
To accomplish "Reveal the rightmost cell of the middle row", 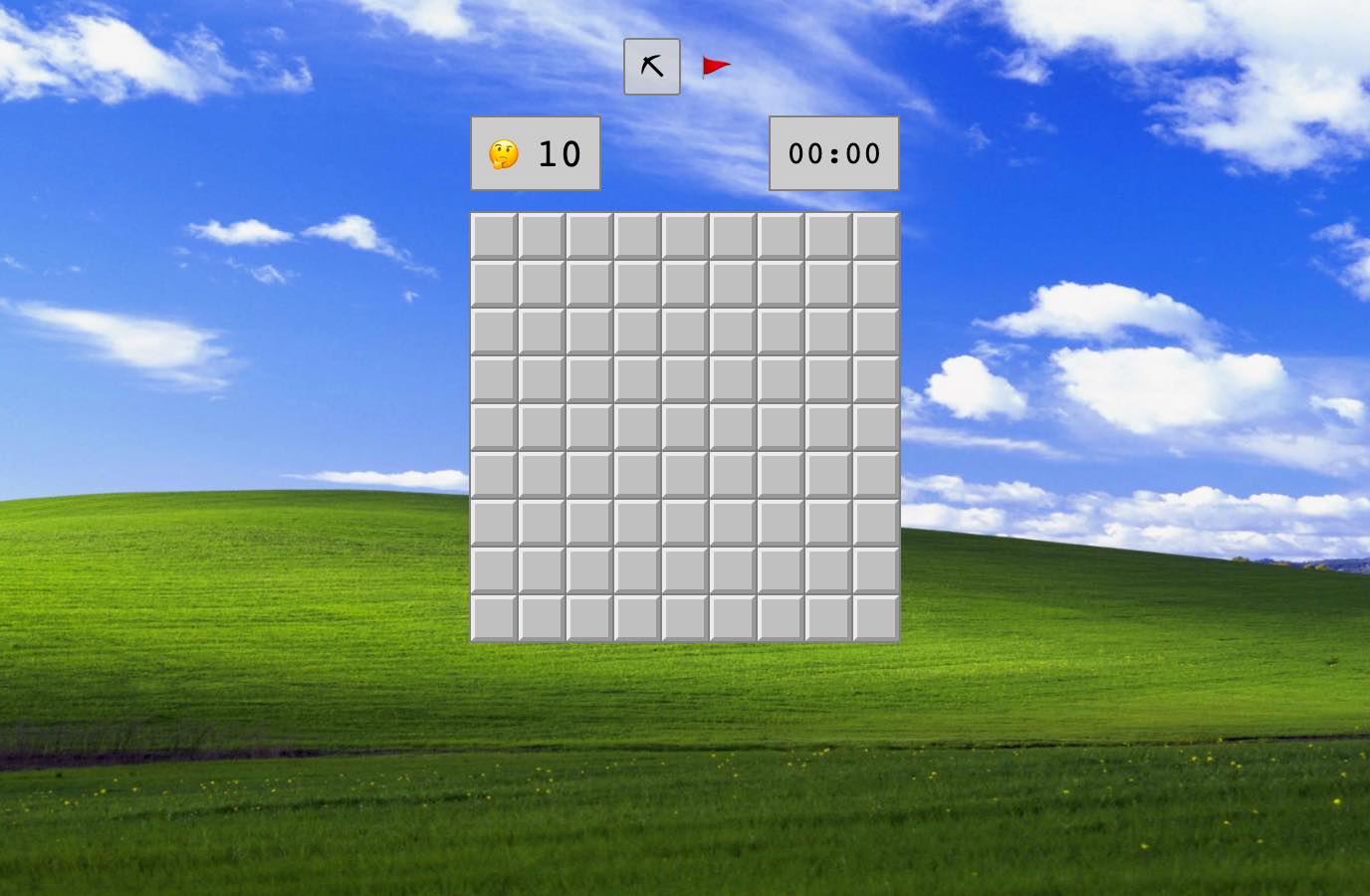I will pos(874,427).
